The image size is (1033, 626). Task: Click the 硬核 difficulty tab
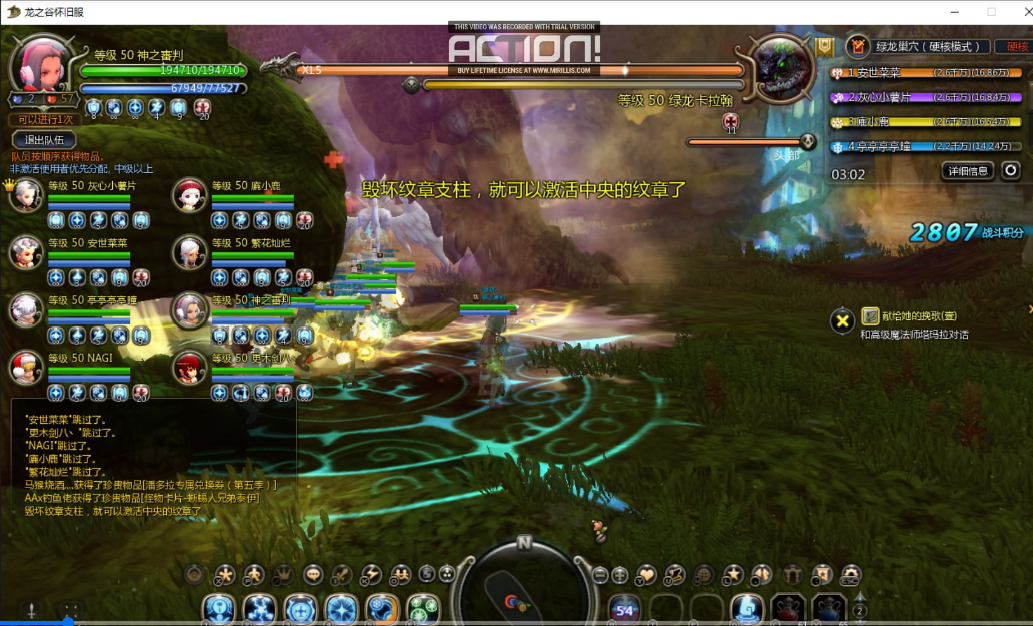pyautogui.click(x=1016, y=46)
